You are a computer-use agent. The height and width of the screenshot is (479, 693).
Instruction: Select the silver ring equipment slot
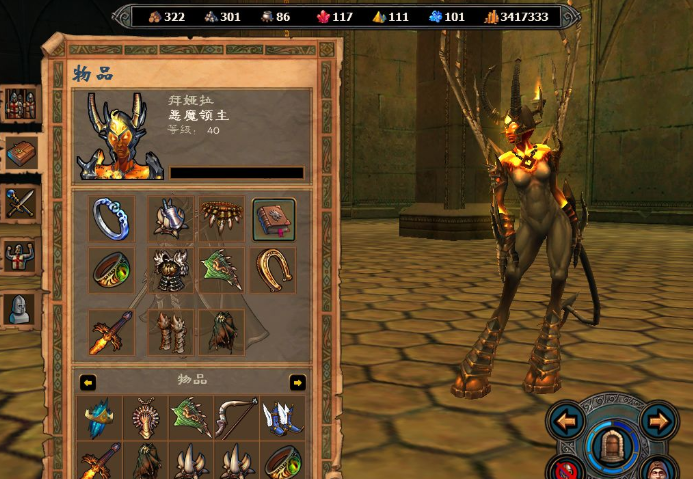coord(111,219)
